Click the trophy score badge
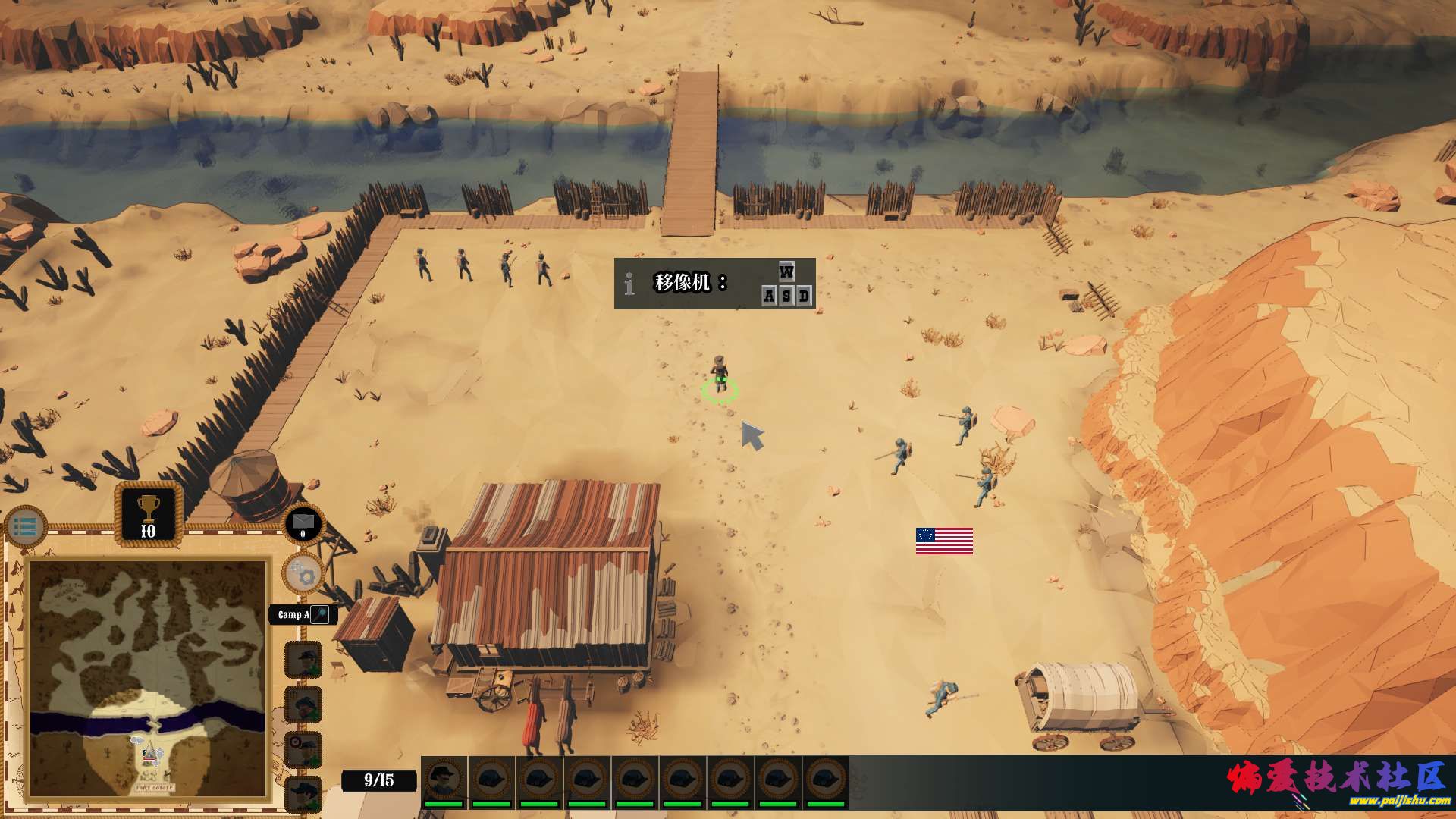The height and width of the screenshot is (819, 1456). coord(149,515)
